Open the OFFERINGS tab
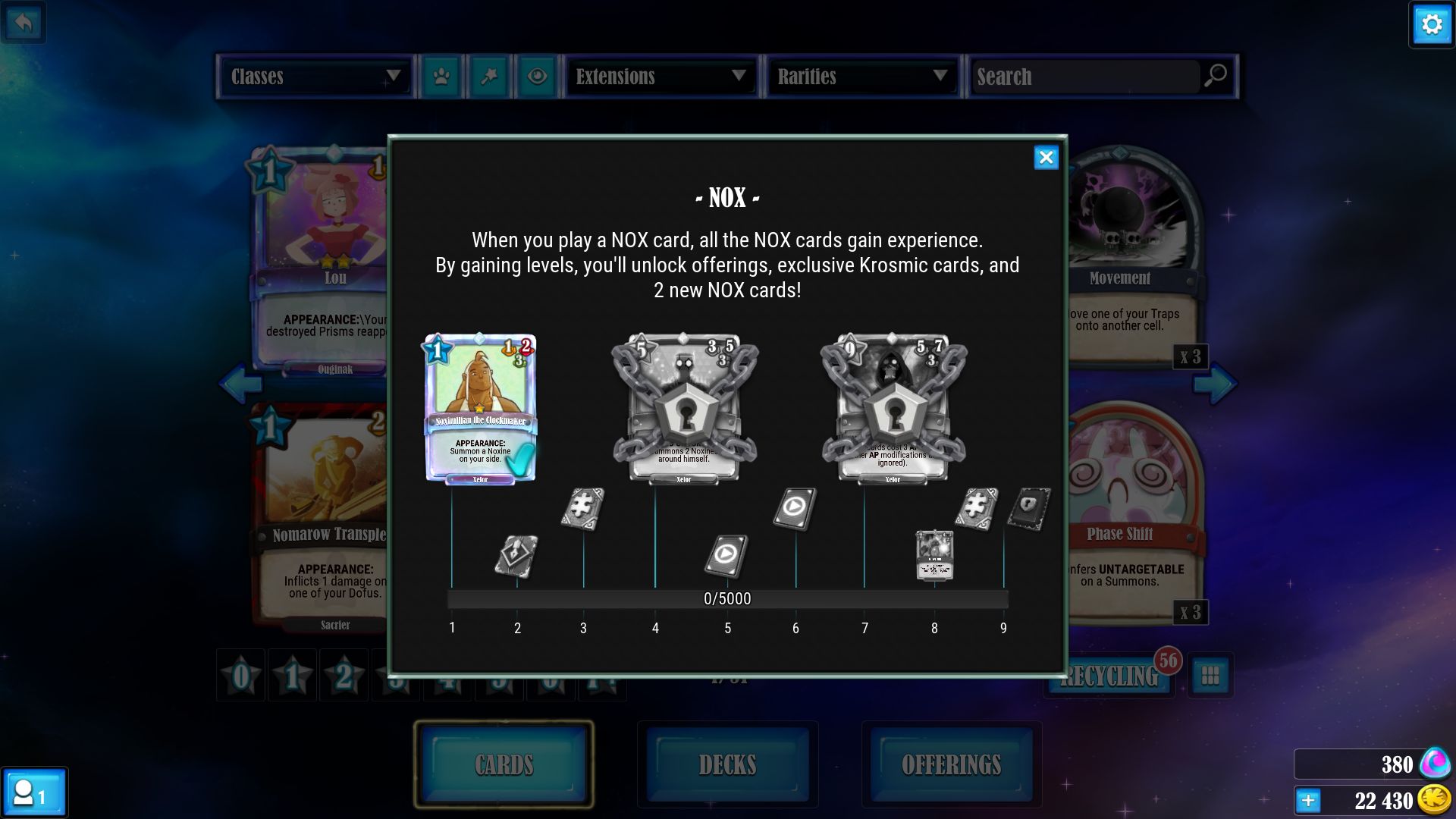The width and height of the screenshot is (1456, 819). click(952, 764)
